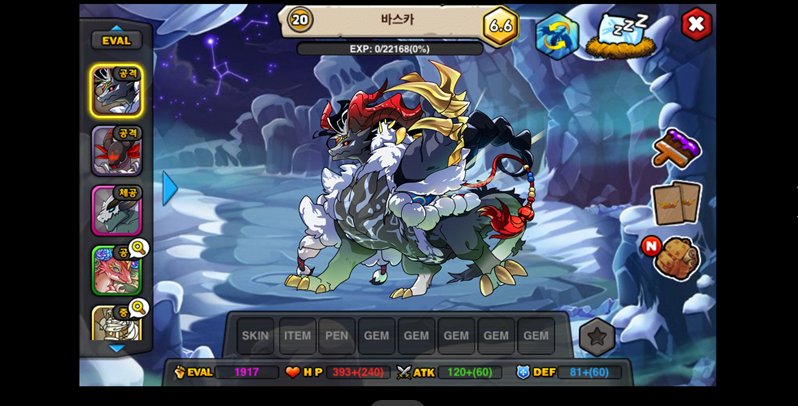Image resolution: width=798 pixels, height=406 pixels.
Task: Open the SKIN slot
Action: [x=255, y=336]
